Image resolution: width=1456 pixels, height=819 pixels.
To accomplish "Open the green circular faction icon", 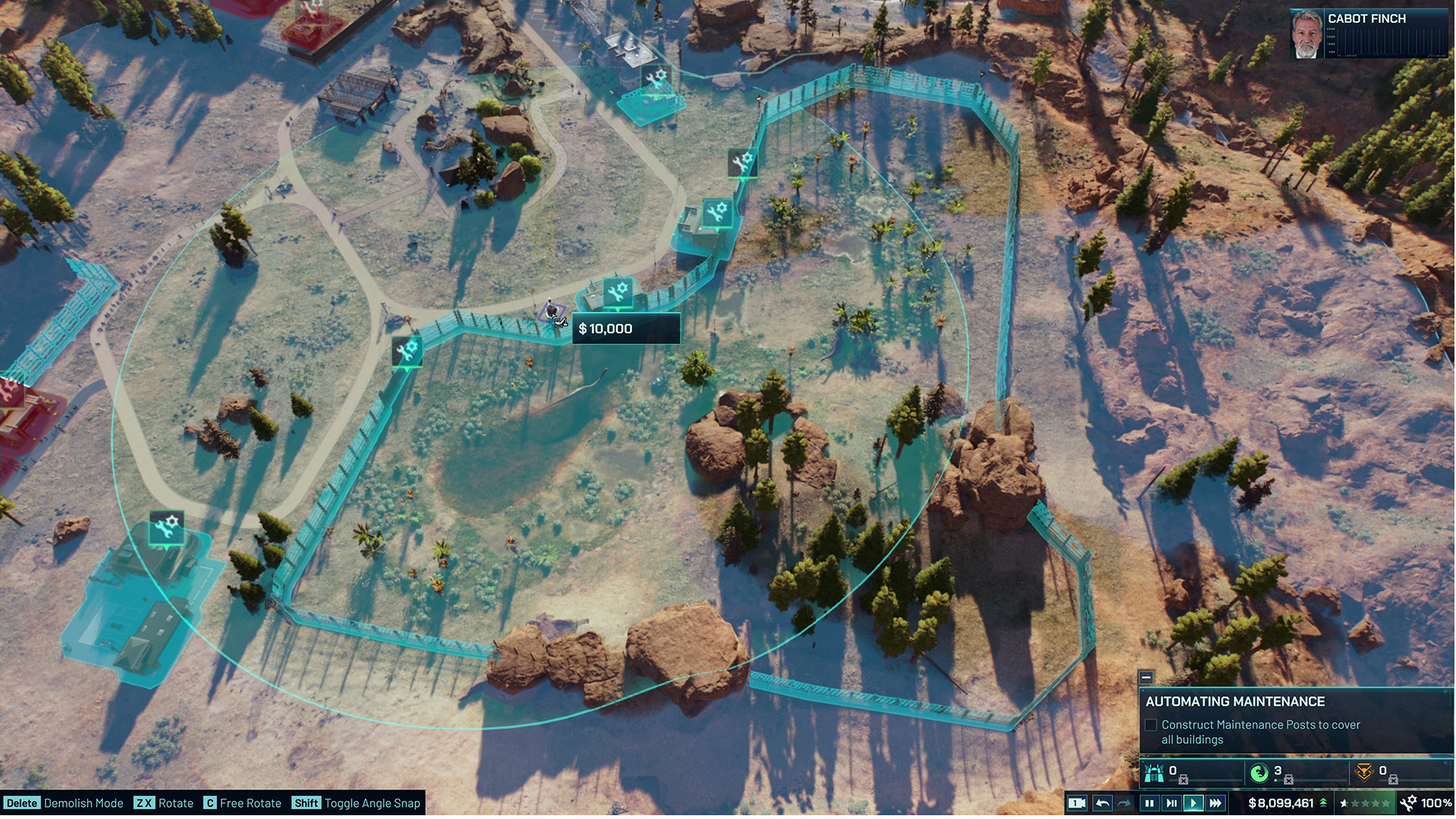I will tap(1259, 773).
